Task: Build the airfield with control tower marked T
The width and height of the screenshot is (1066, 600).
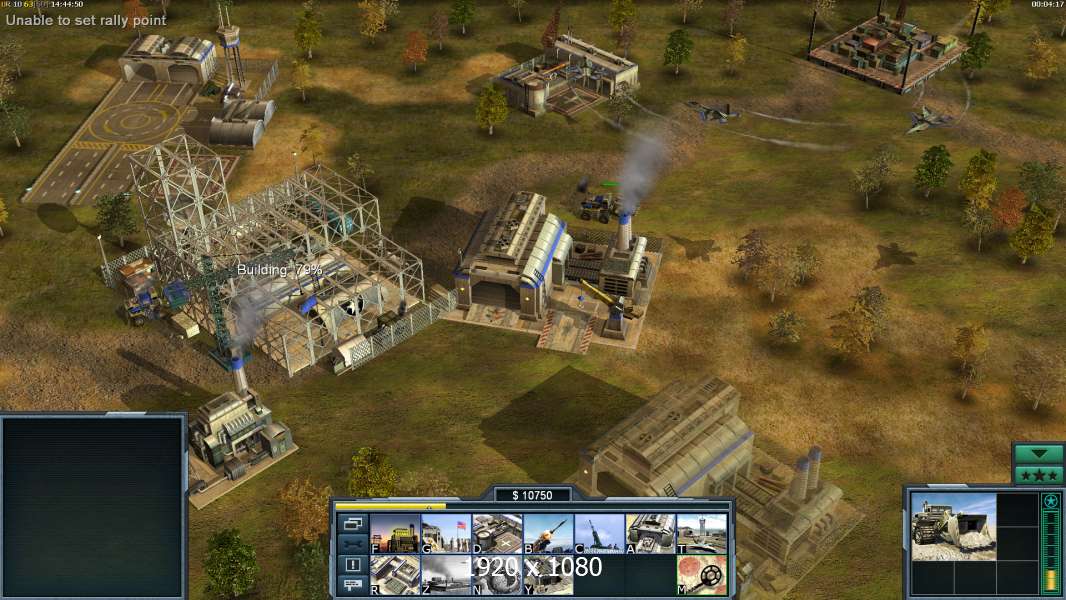Action: (701, 533)
